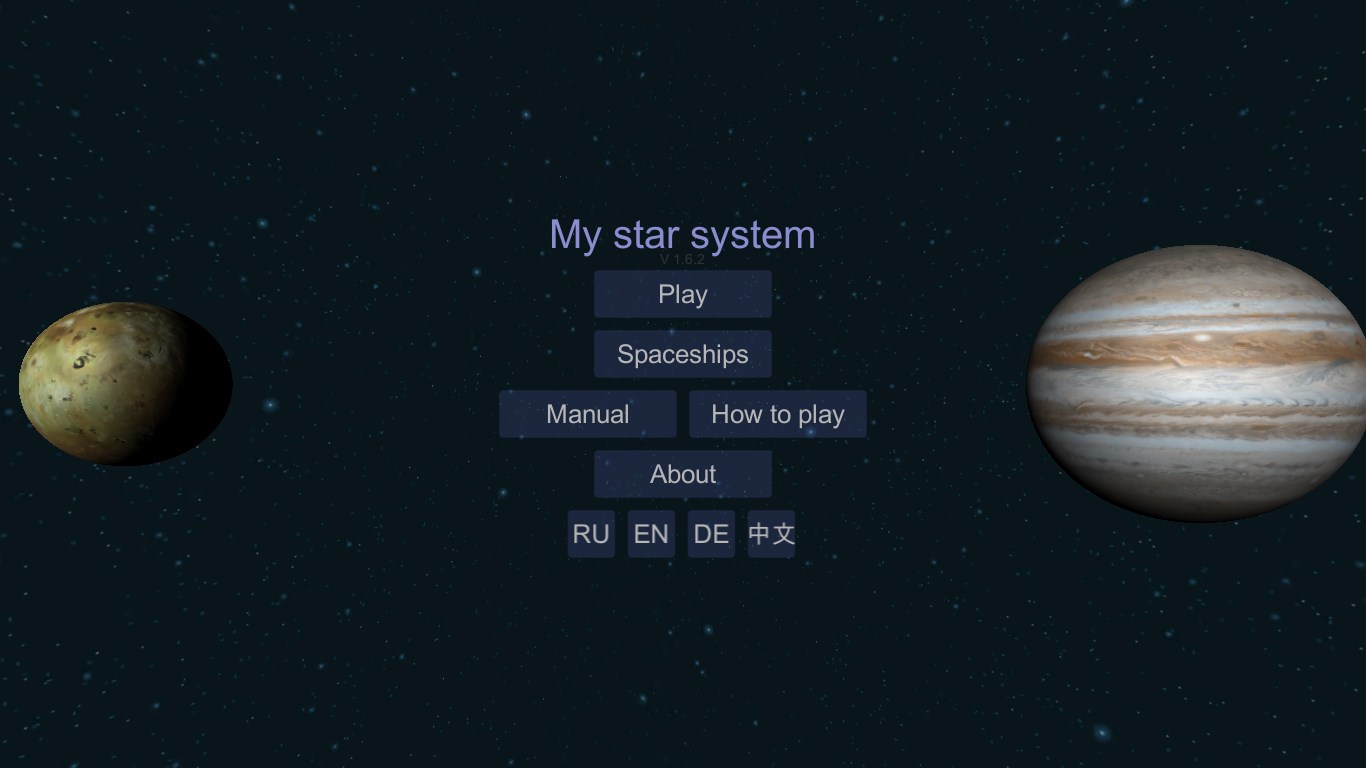
Task: Choose Manual from the main menu
Action: 588,414
